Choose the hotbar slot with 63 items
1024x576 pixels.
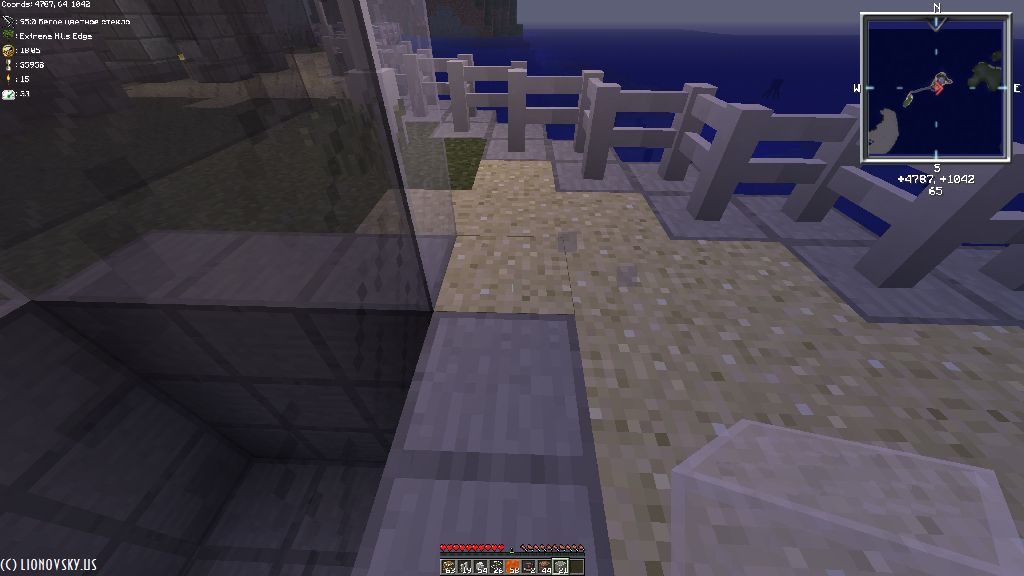tap(448, 567)
